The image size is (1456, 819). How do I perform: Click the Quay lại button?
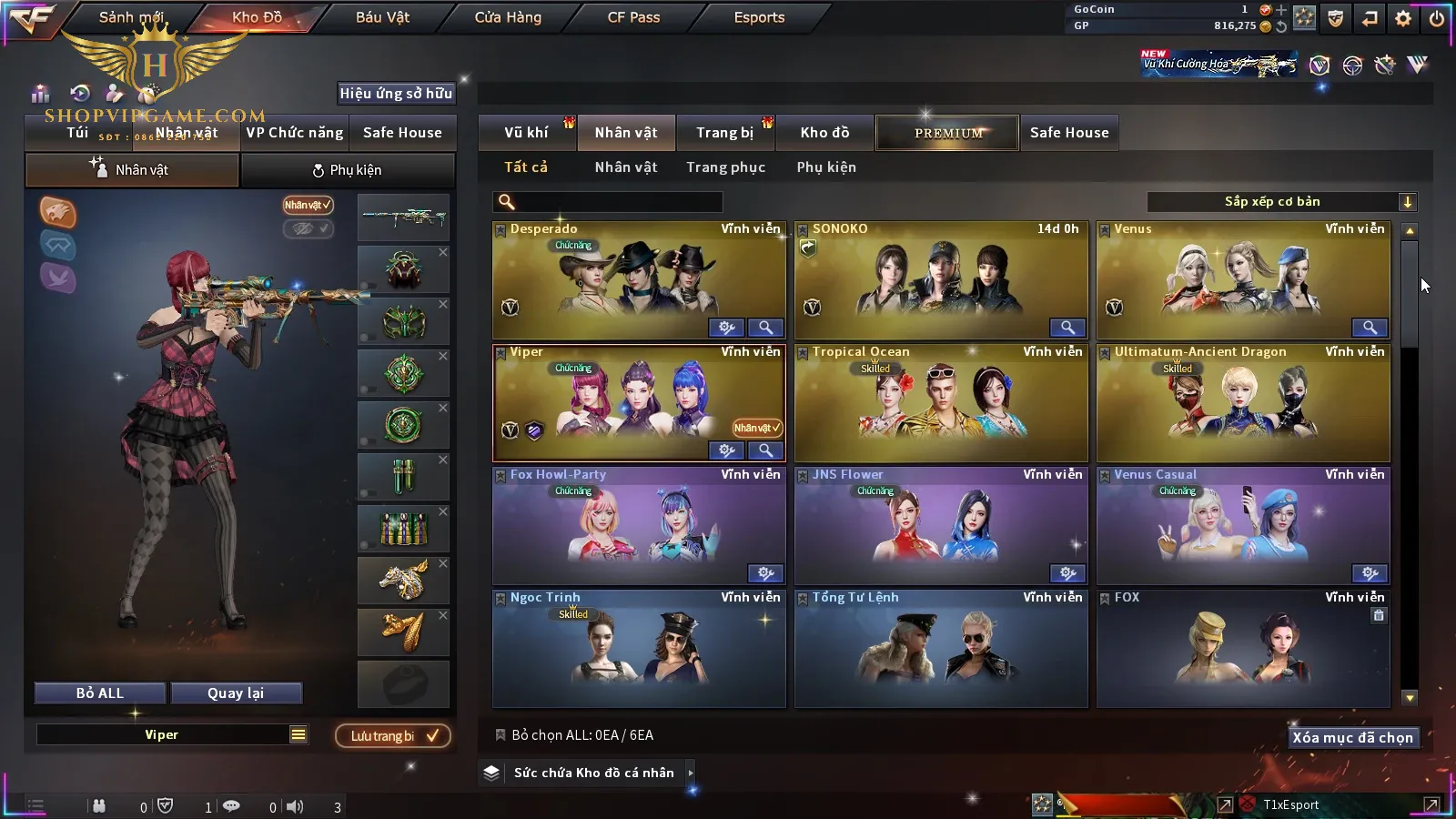point(236,693)
